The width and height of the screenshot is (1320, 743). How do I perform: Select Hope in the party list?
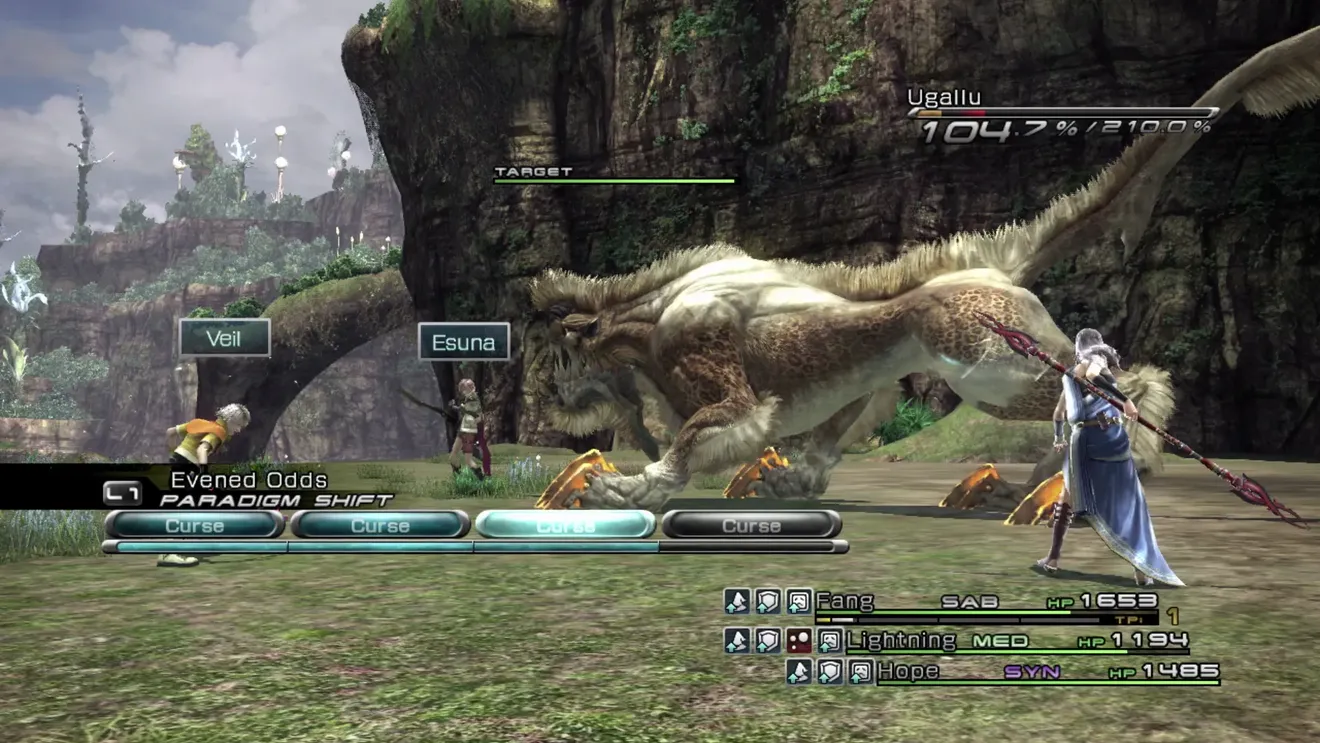(x=909, y=671)
